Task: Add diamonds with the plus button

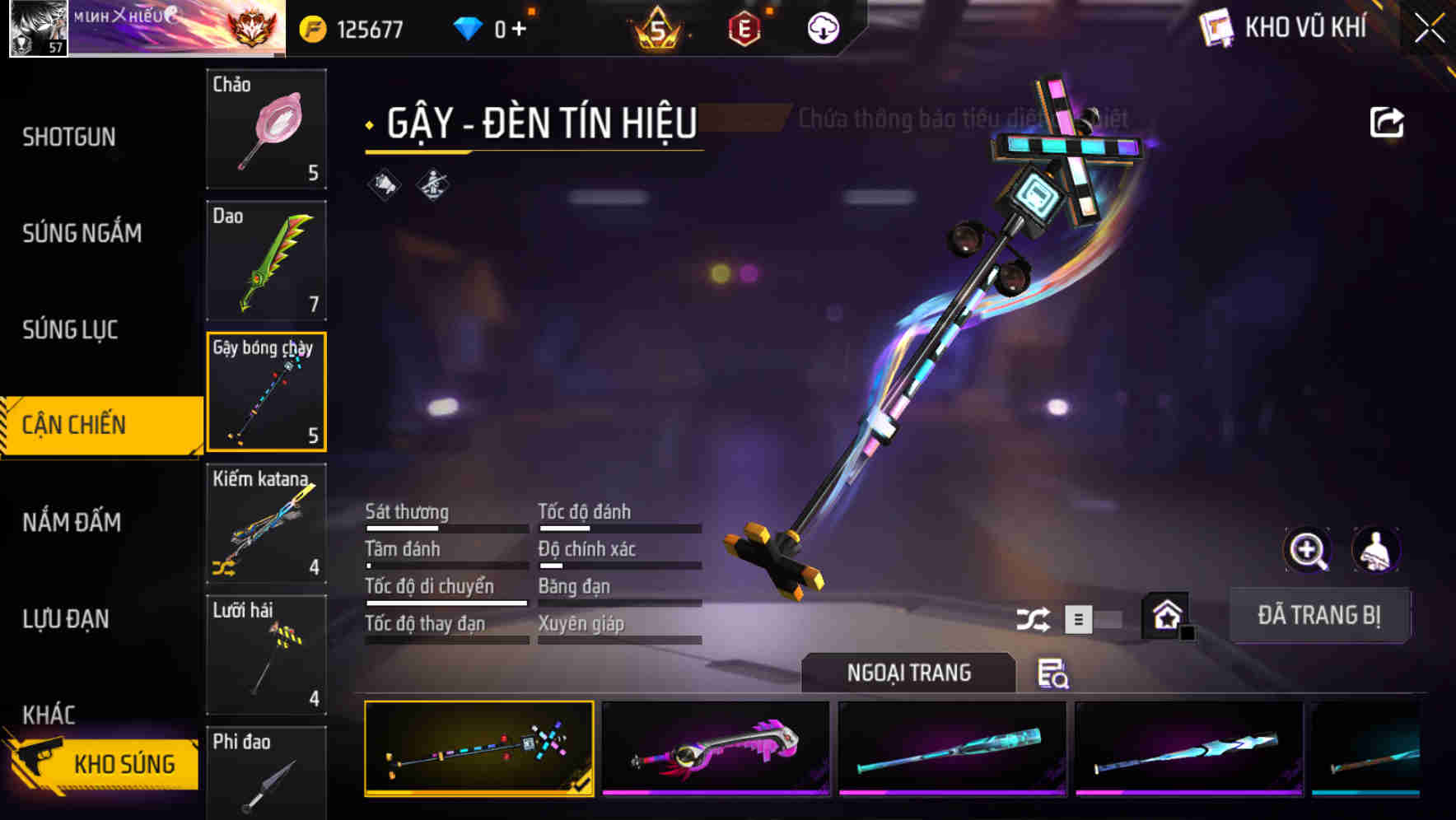Action: pos(519,30)
